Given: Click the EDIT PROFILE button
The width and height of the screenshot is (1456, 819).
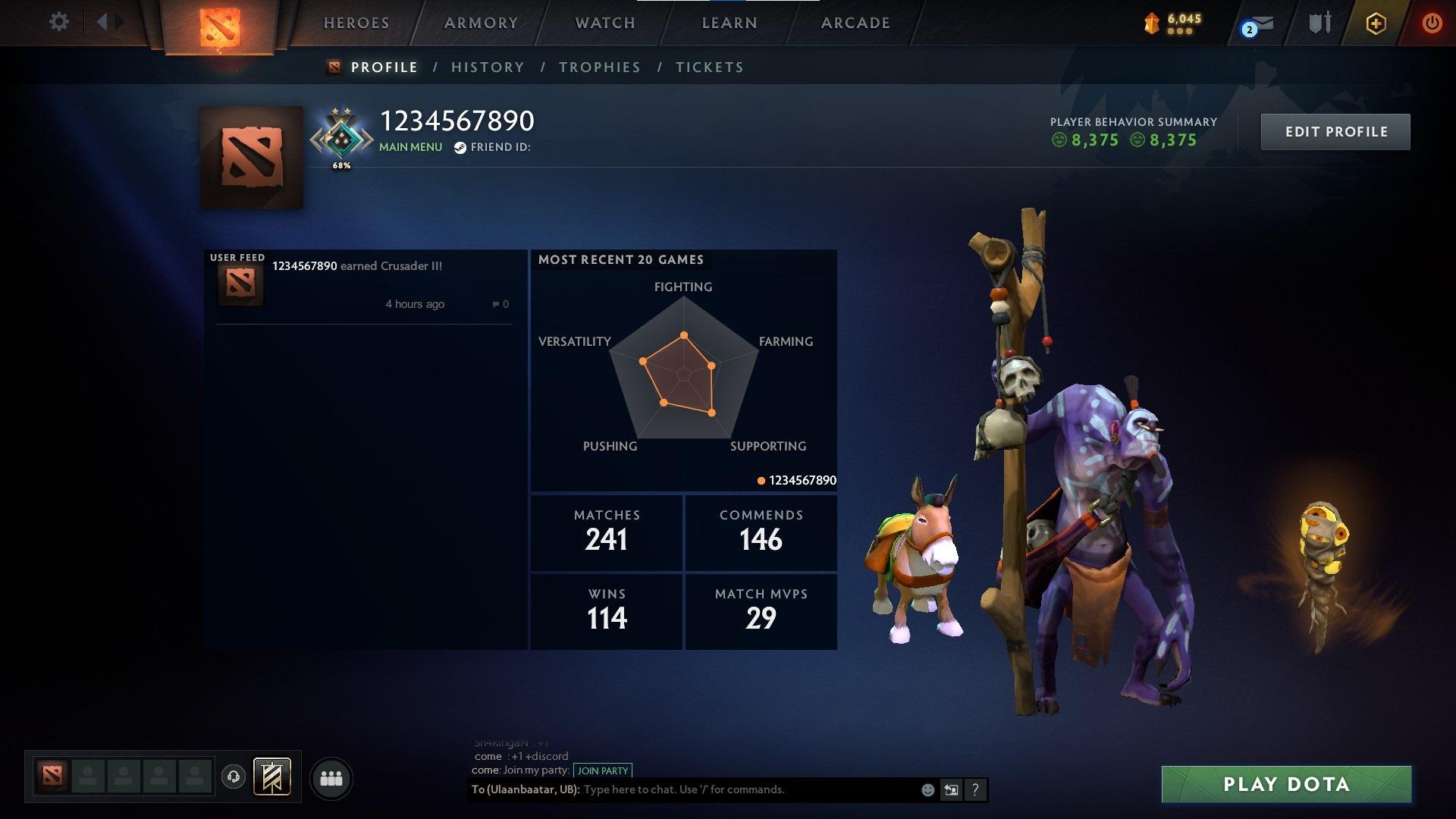Looking at the screenshot, I should pyautogui.click(x=1335, y=131).
